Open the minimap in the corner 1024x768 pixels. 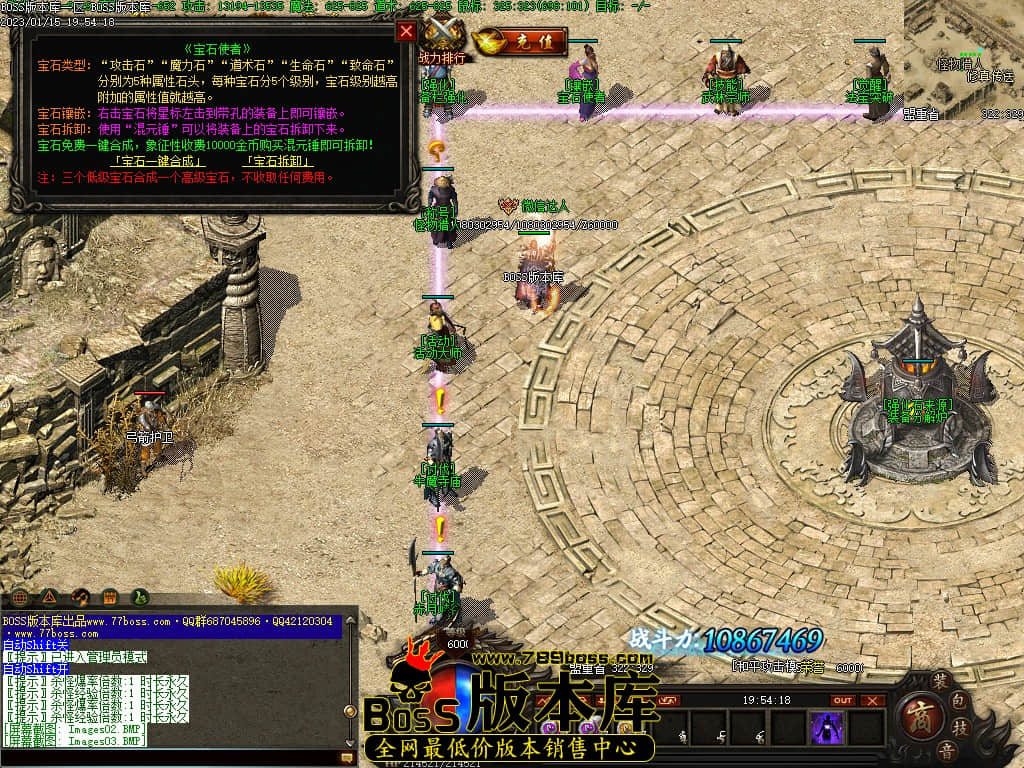[964, 60]
